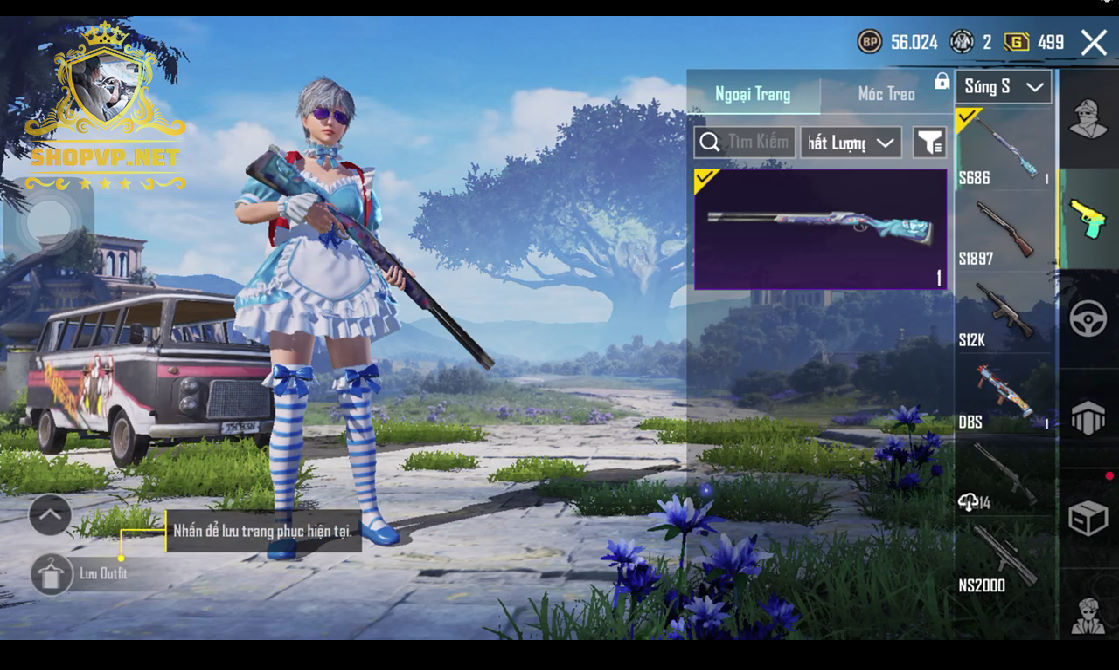The image size is (1119, 670).
Task: Select the yellow pistol weapons category
Action: pos(1088,219)
